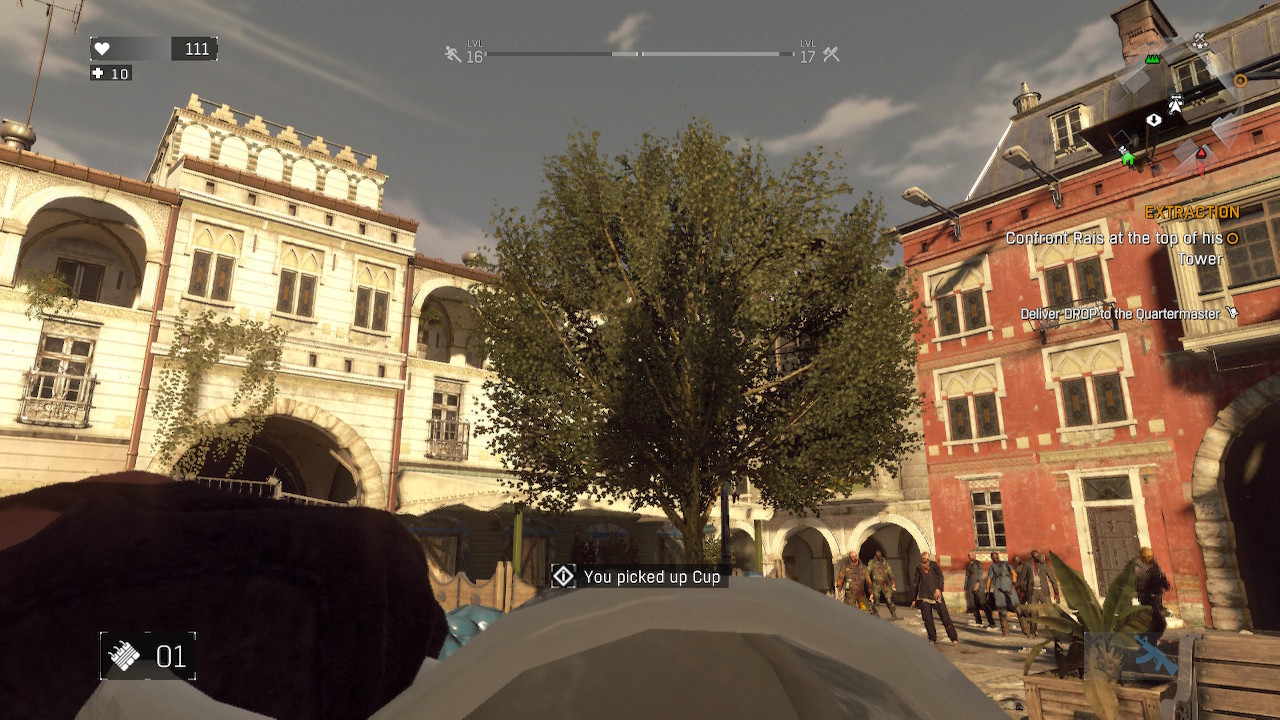Select the Extraction main quest objective
This screenshot has height=720, width=1280.
coord(1192,212)
